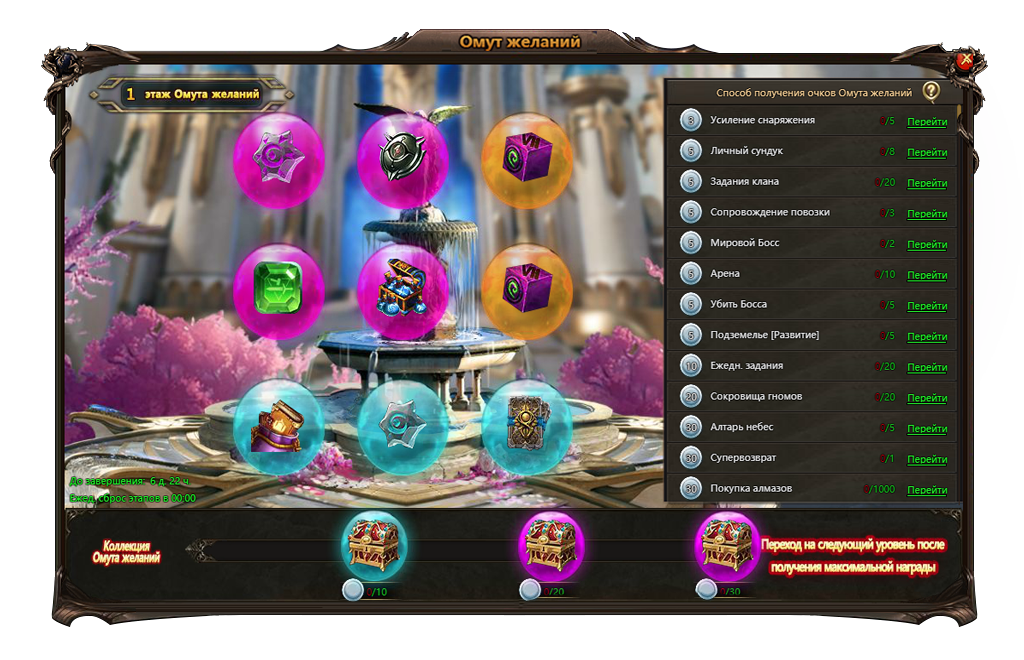The width and height of the screenshot is (1024, 660).
Task: Go to Арена using Перейти
Action: pos(927,275)
